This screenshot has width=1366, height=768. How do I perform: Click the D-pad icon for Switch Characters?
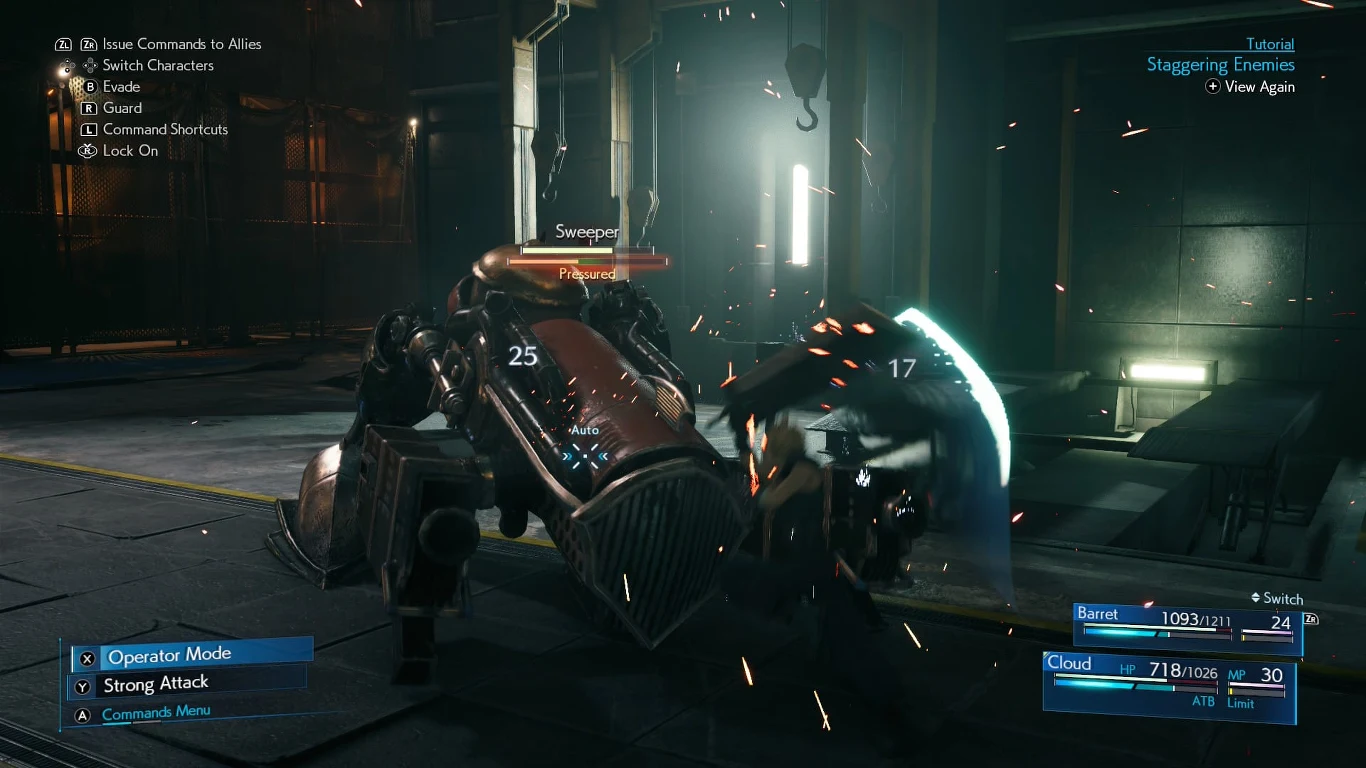pos(90,65)
